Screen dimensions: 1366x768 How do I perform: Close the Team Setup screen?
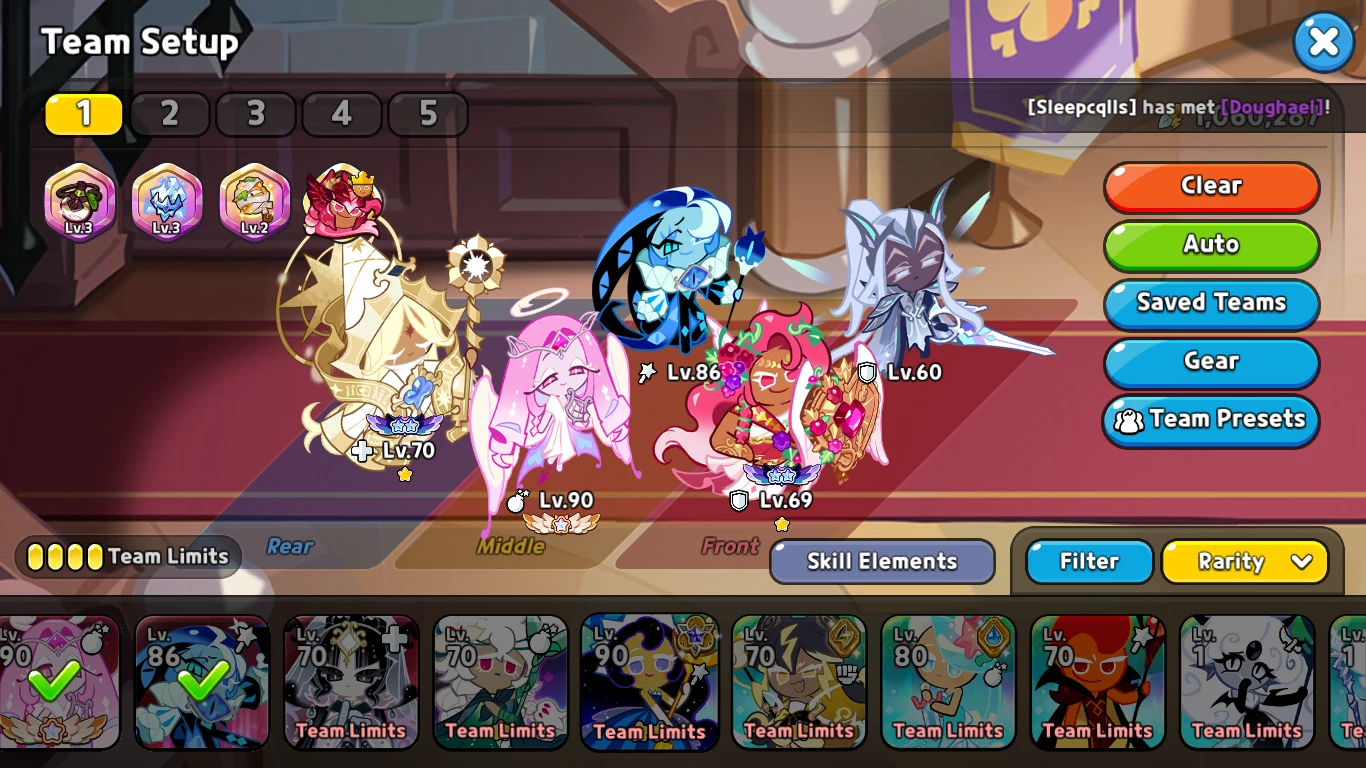[x=1323, y=42]
